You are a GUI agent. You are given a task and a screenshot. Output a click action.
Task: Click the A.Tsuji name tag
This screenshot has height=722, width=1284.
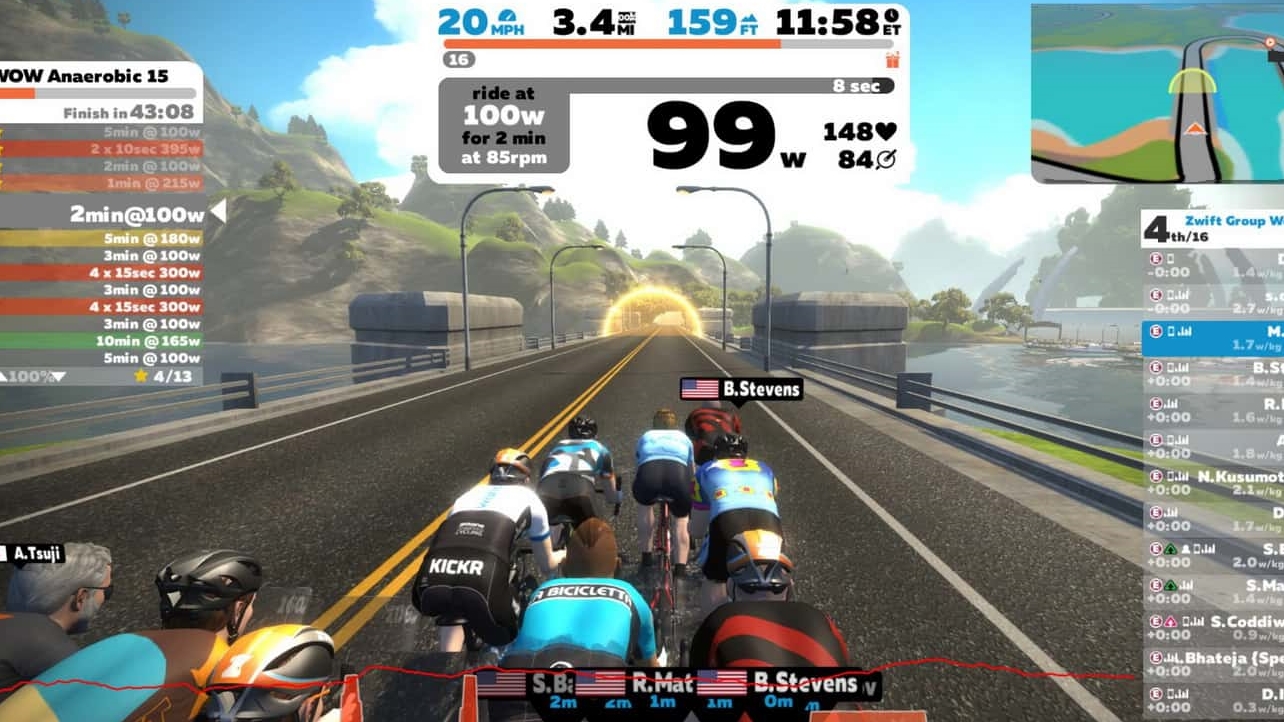click(38, 552)
